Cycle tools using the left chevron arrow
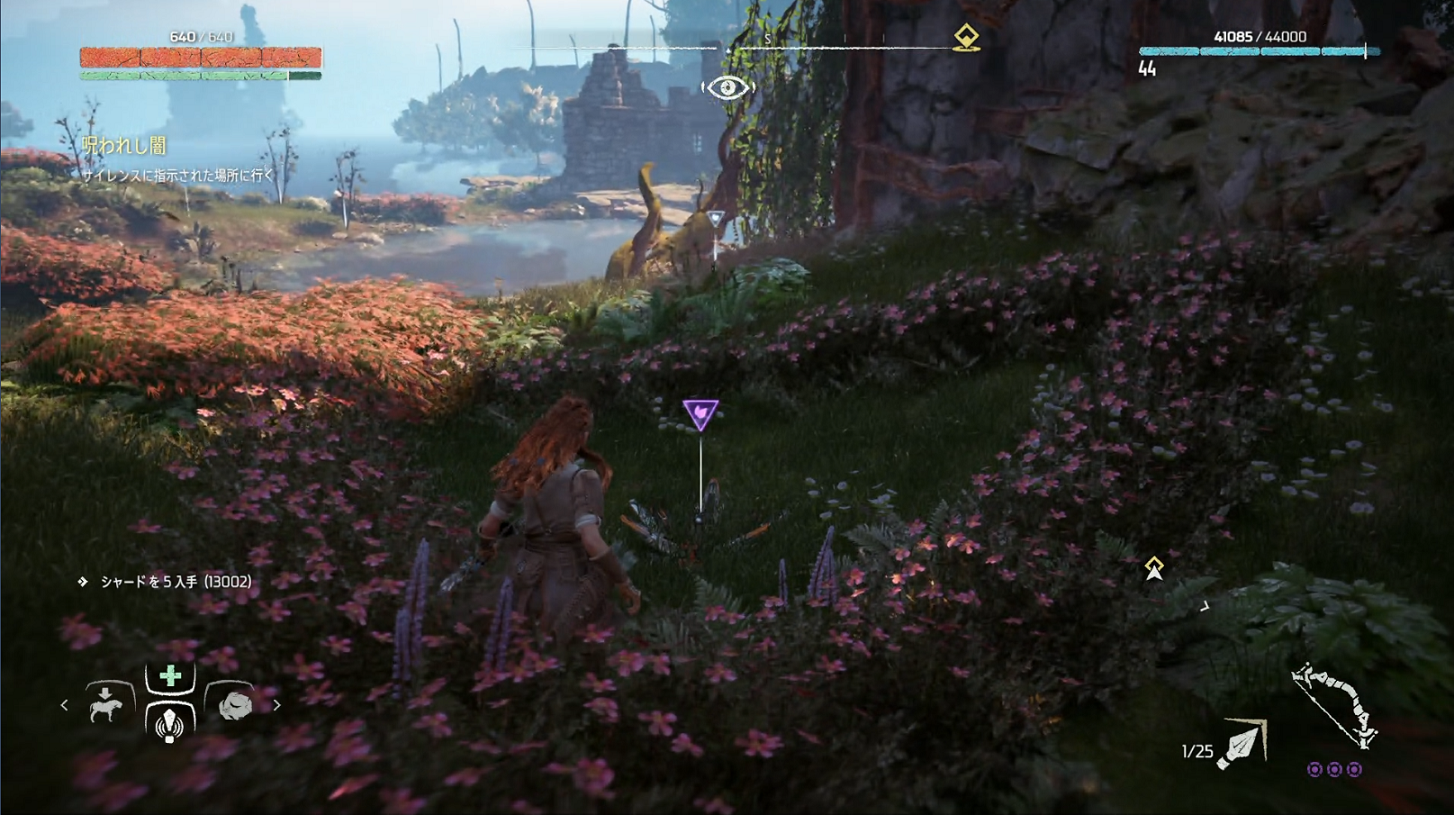1454x815 pixels. point(65,705)
